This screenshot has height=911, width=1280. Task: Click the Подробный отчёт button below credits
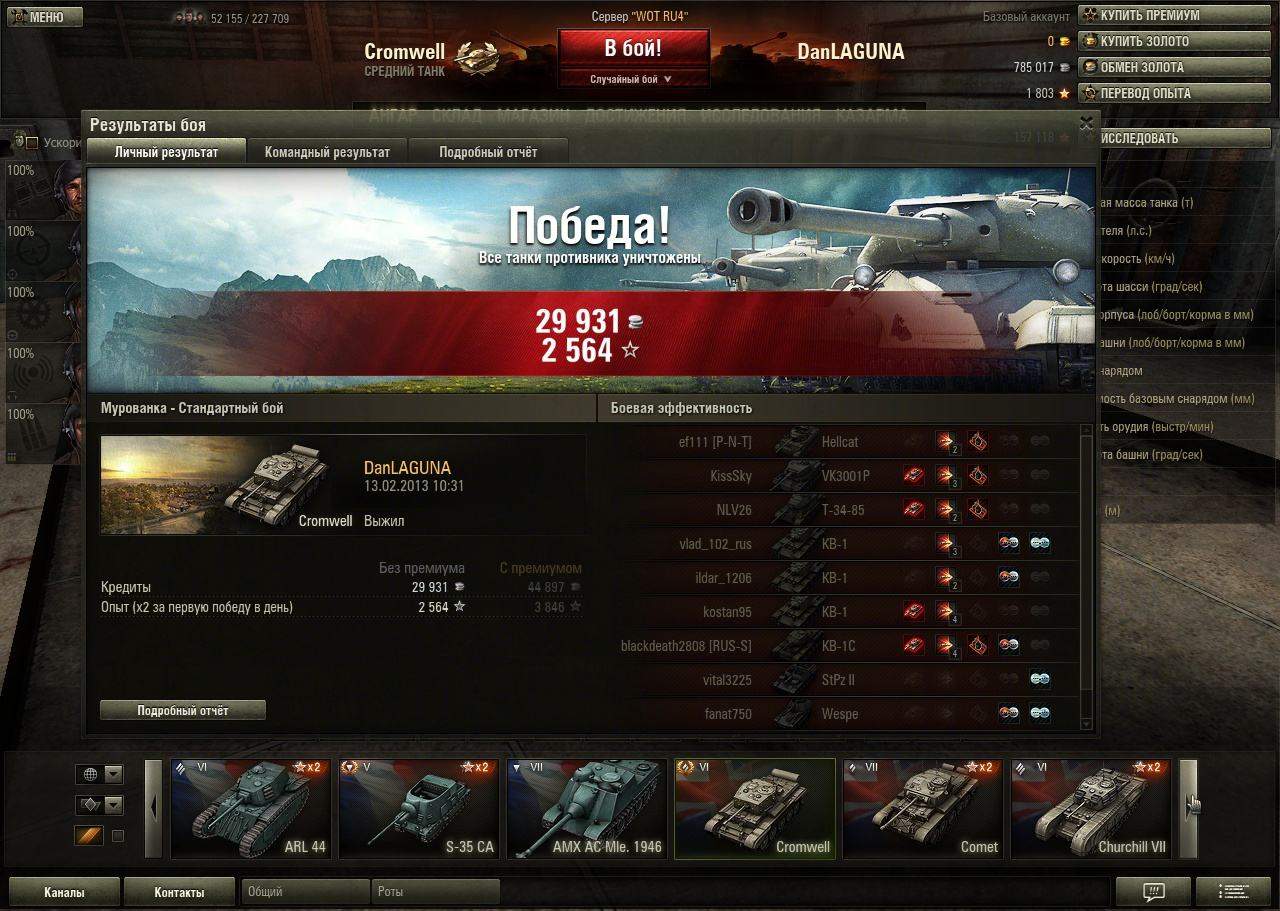(x=183, y=710)
